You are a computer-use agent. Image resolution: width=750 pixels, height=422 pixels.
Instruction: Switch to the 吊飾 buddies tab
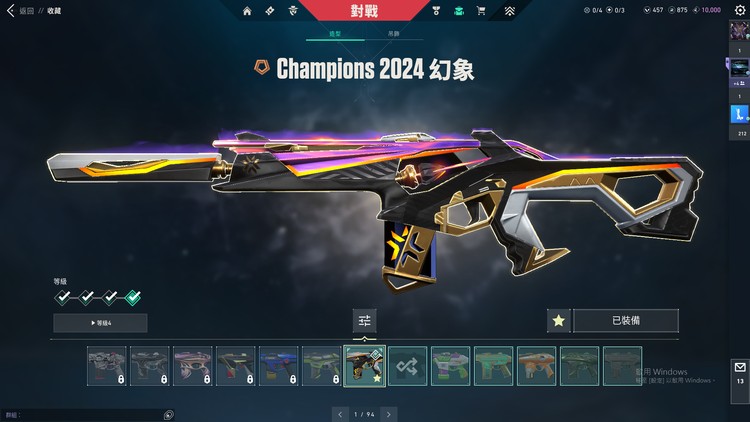click(397, 34)
